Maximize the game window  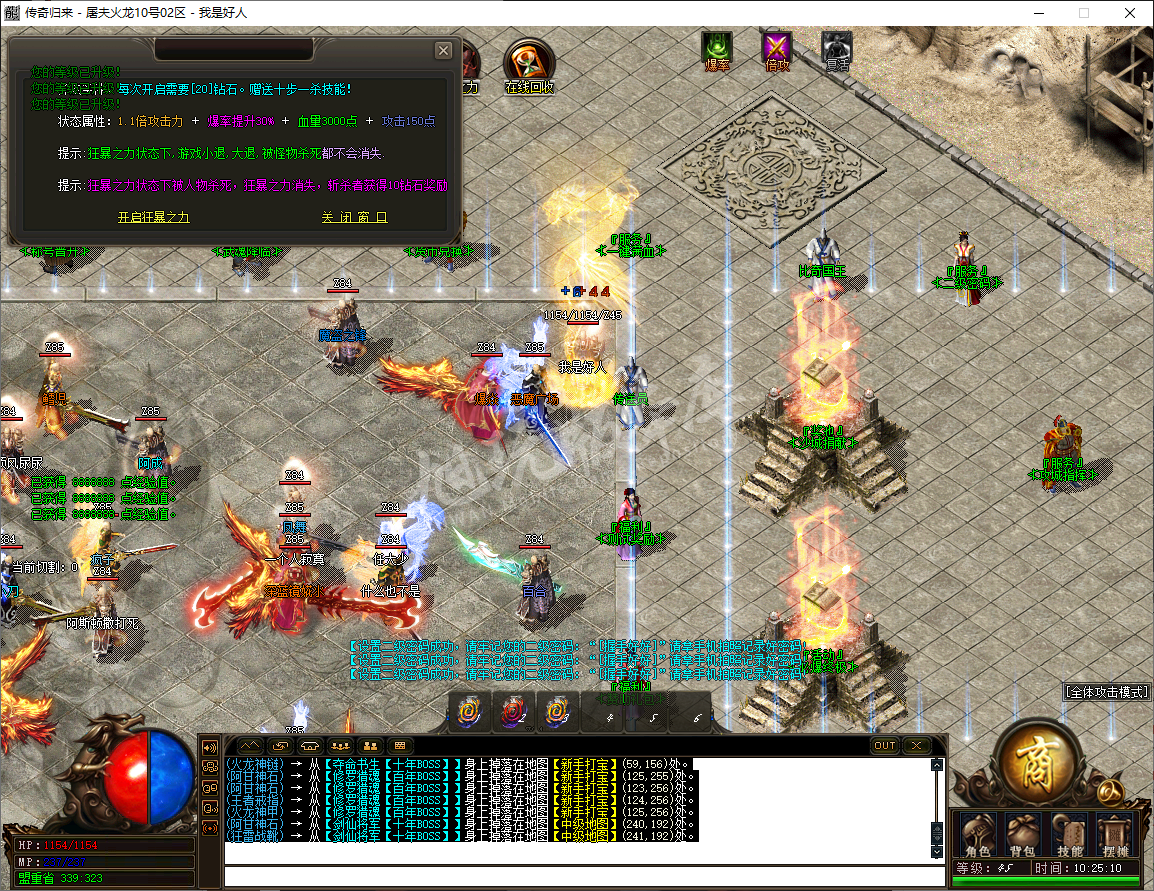click(1083, 13)
